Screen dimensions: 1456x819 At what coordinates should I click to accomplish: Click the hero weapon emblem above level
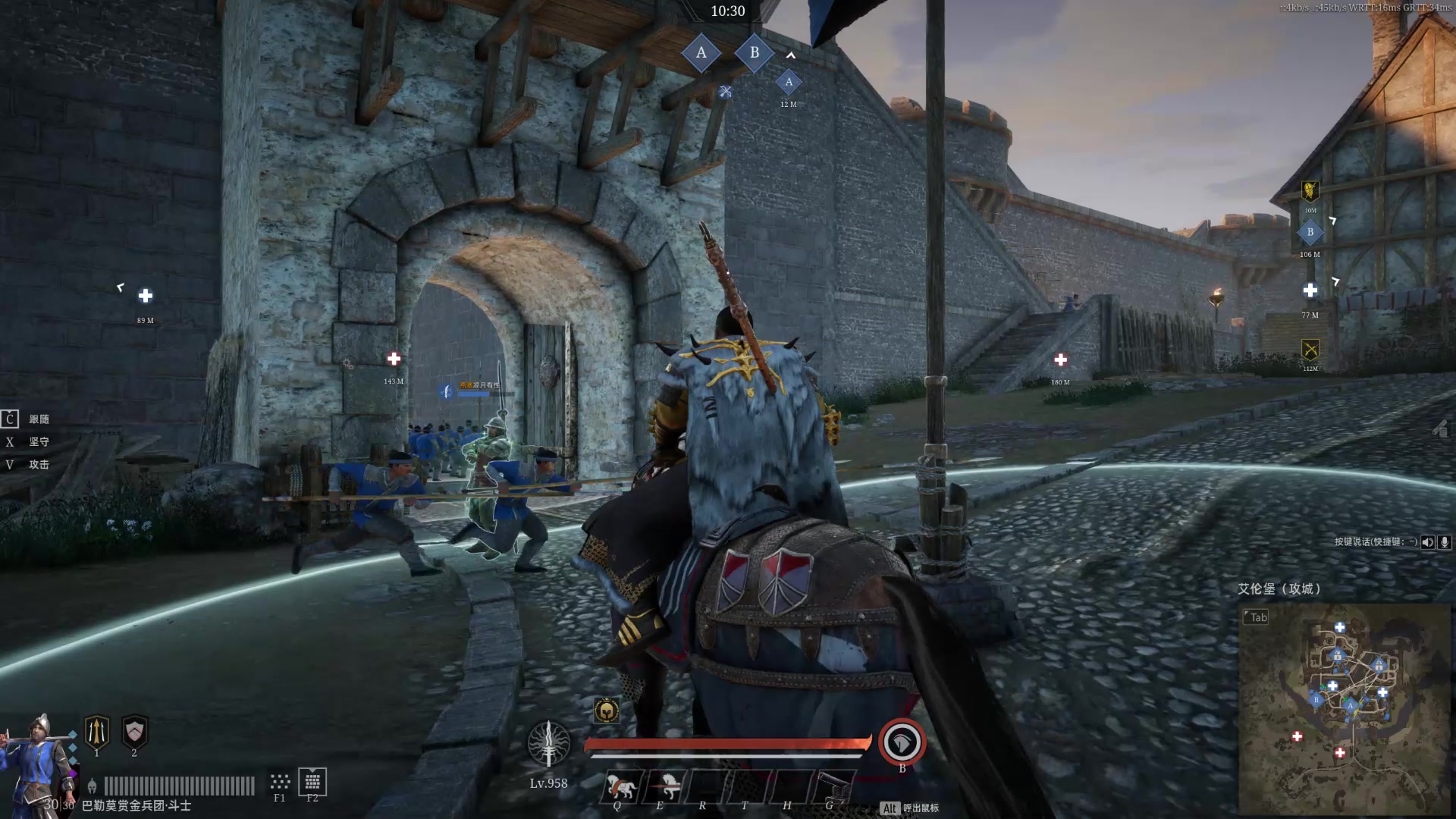click(548, 743)
